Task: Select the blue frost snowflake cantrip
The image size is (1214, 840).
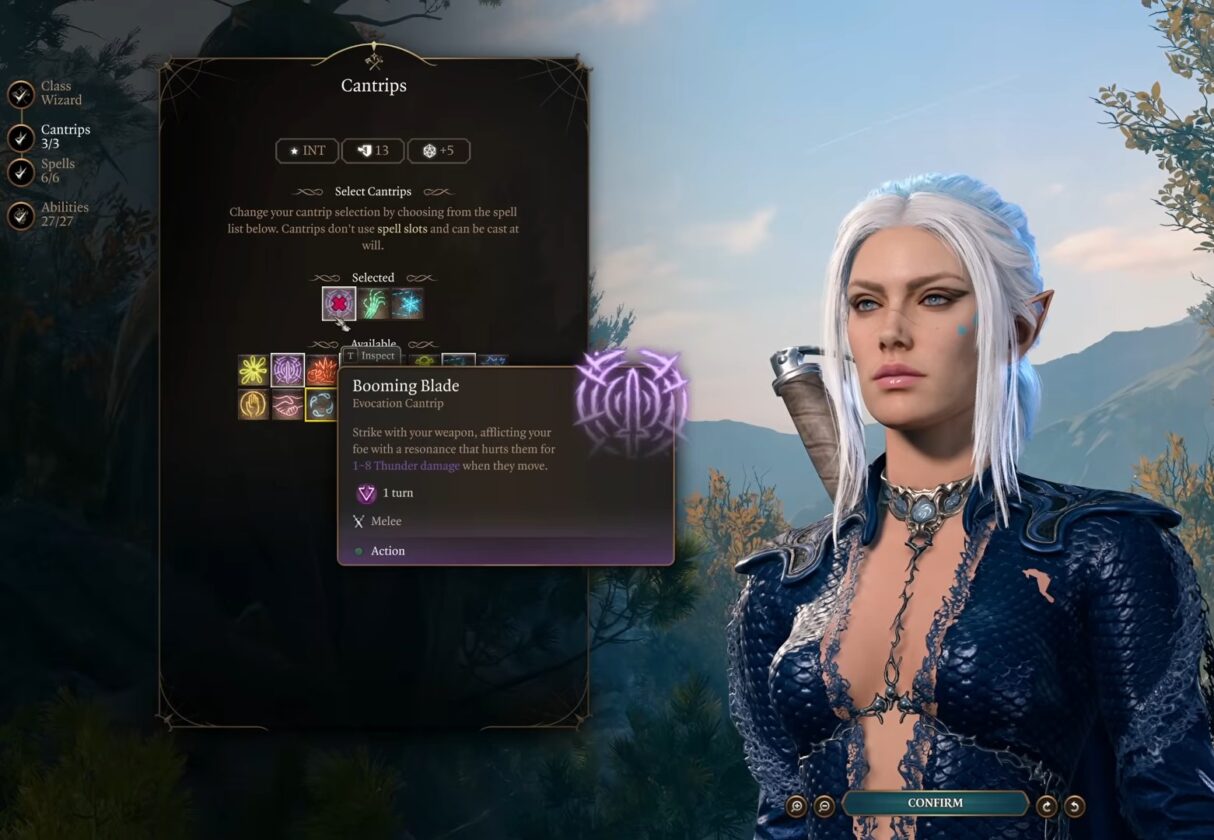Action: 407,303
